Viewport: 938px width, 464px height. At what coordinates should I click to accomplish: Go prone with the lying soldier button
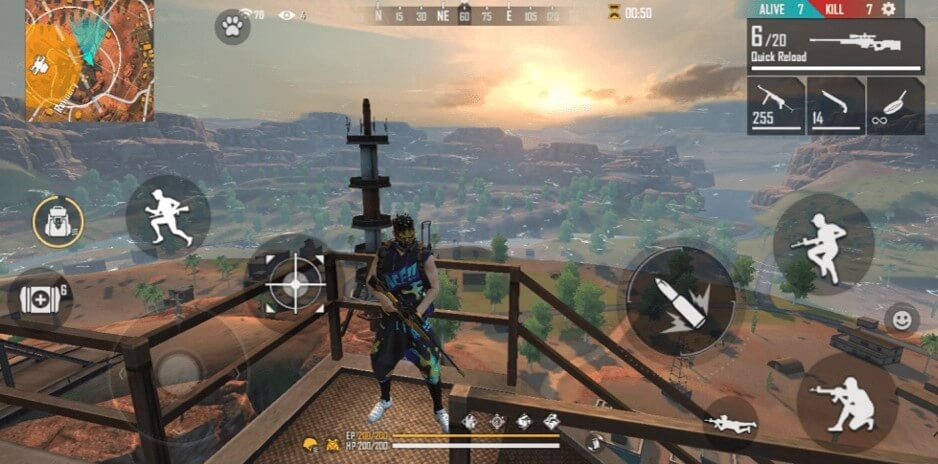(x=730, y=422)
